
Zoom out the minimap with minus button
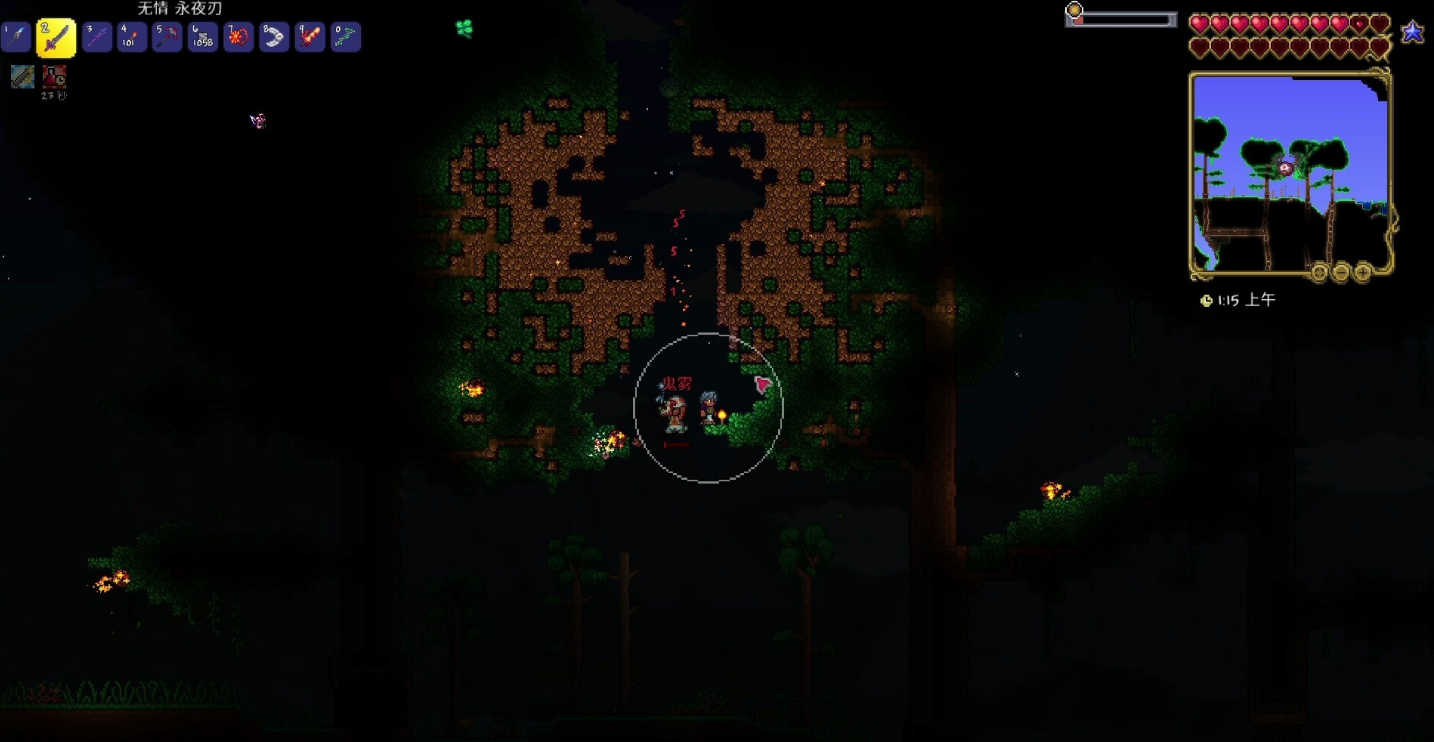coord(1341,272)
